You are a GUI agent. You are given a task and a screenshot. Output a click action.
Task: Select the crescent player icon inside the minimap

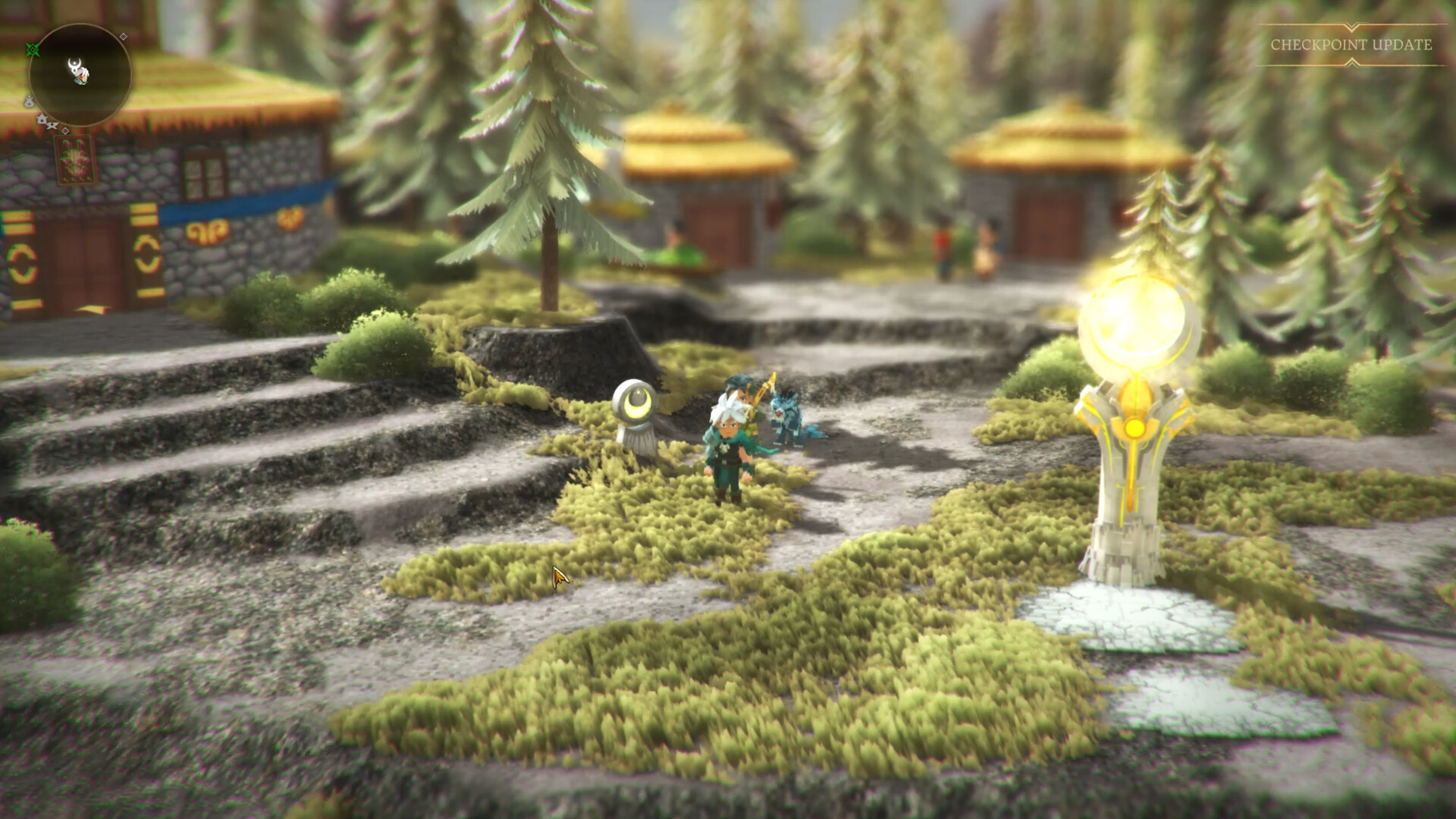click(76, 67)
